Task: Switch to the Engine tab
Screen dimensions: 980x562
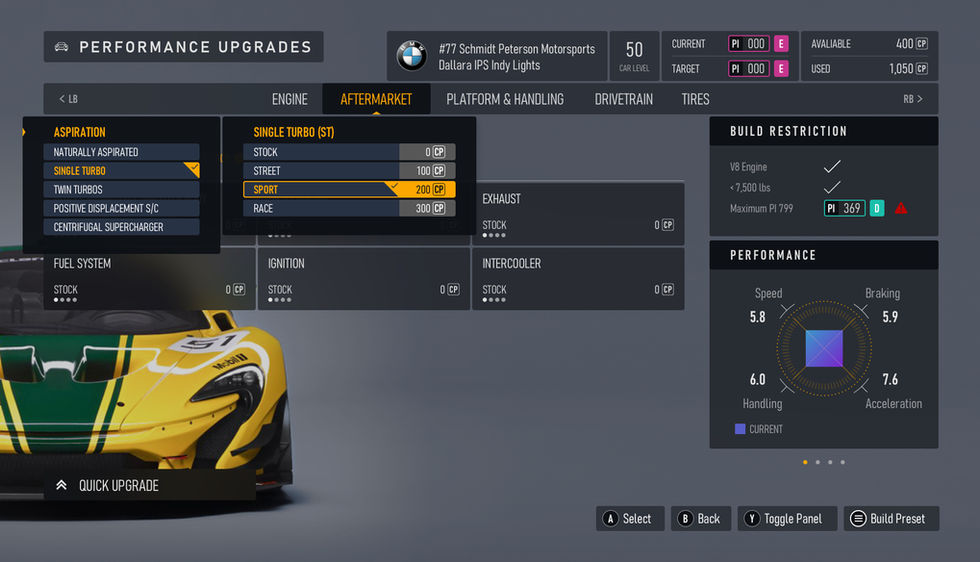Action: pyautogui.click(x=290, y=99)
